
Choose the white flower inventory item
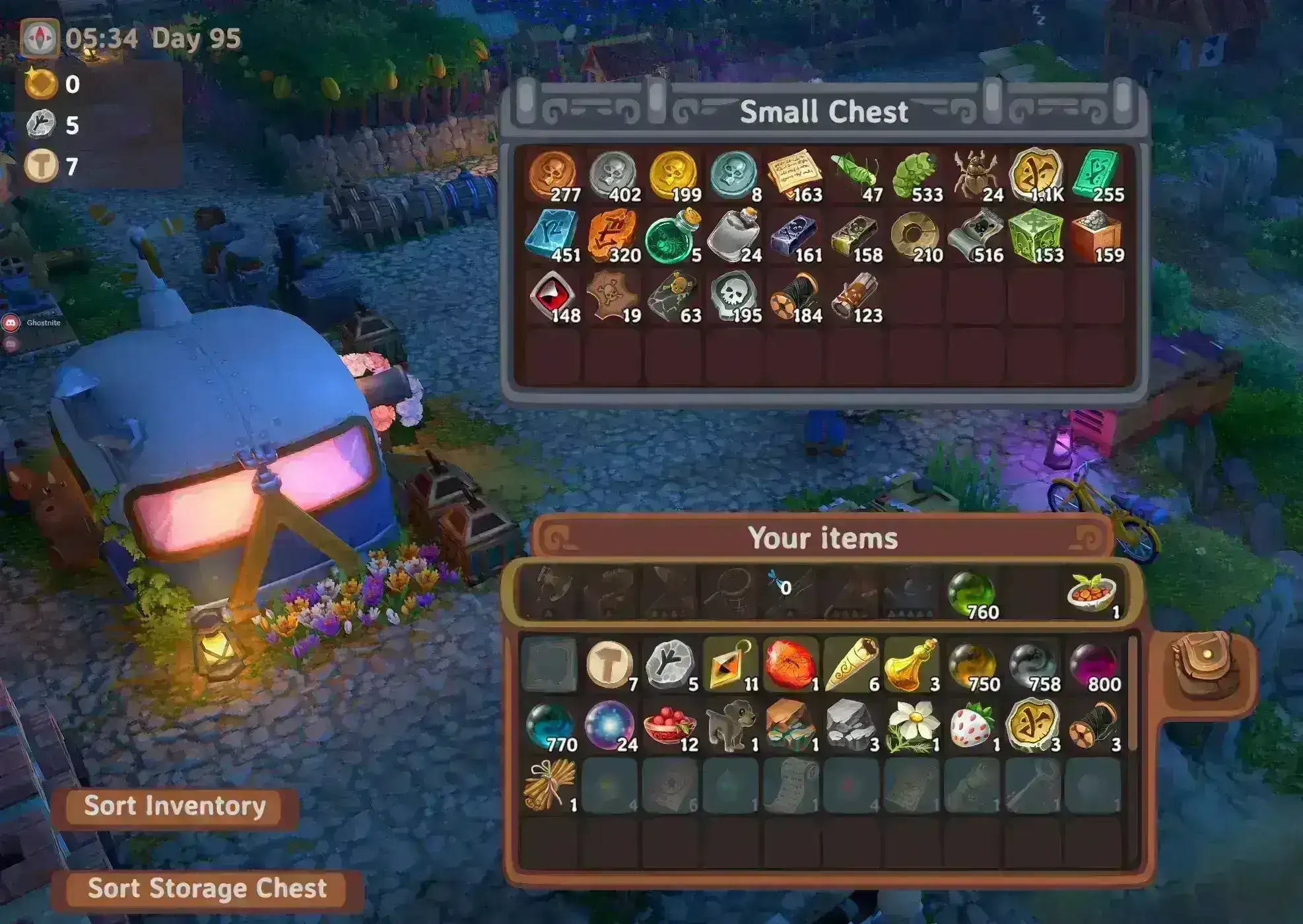912,726
